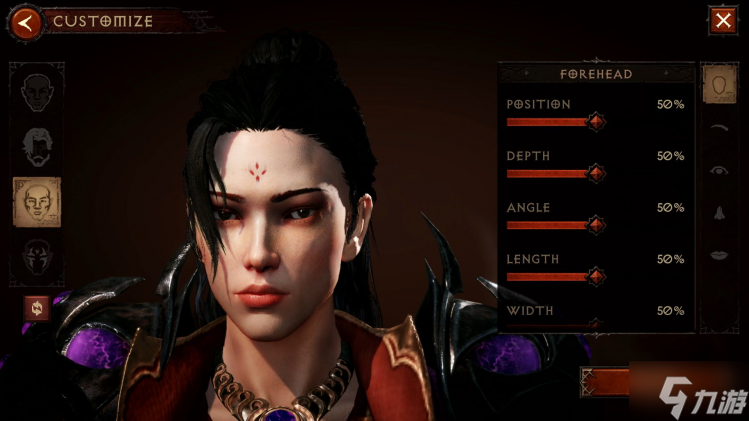749x421 pixels.
Task: Open the eye settings tab
Action: click(x=718, y=171)
